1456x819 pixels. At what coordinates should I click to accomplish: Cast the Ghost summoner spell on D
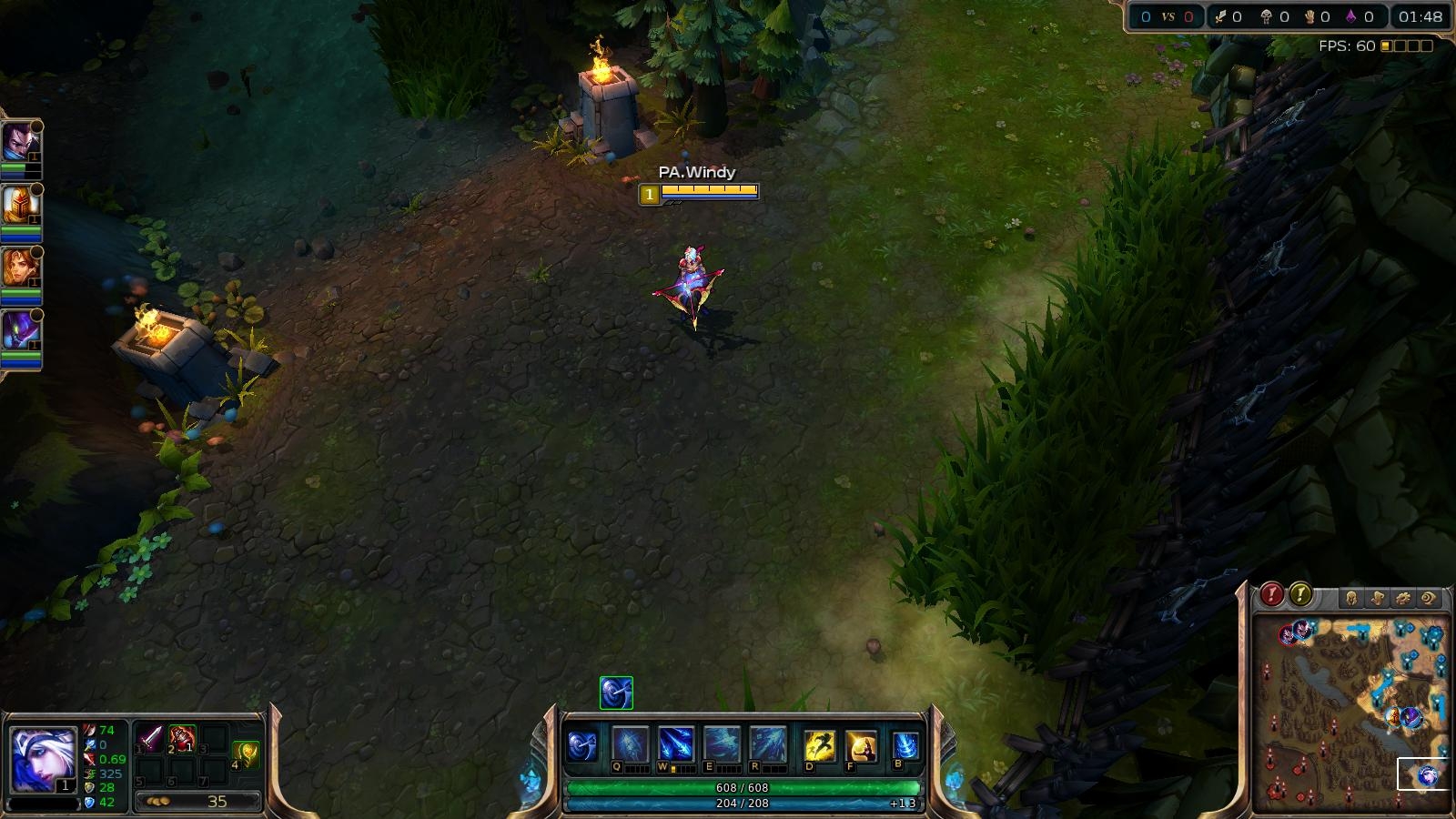[x=819, y=746]
